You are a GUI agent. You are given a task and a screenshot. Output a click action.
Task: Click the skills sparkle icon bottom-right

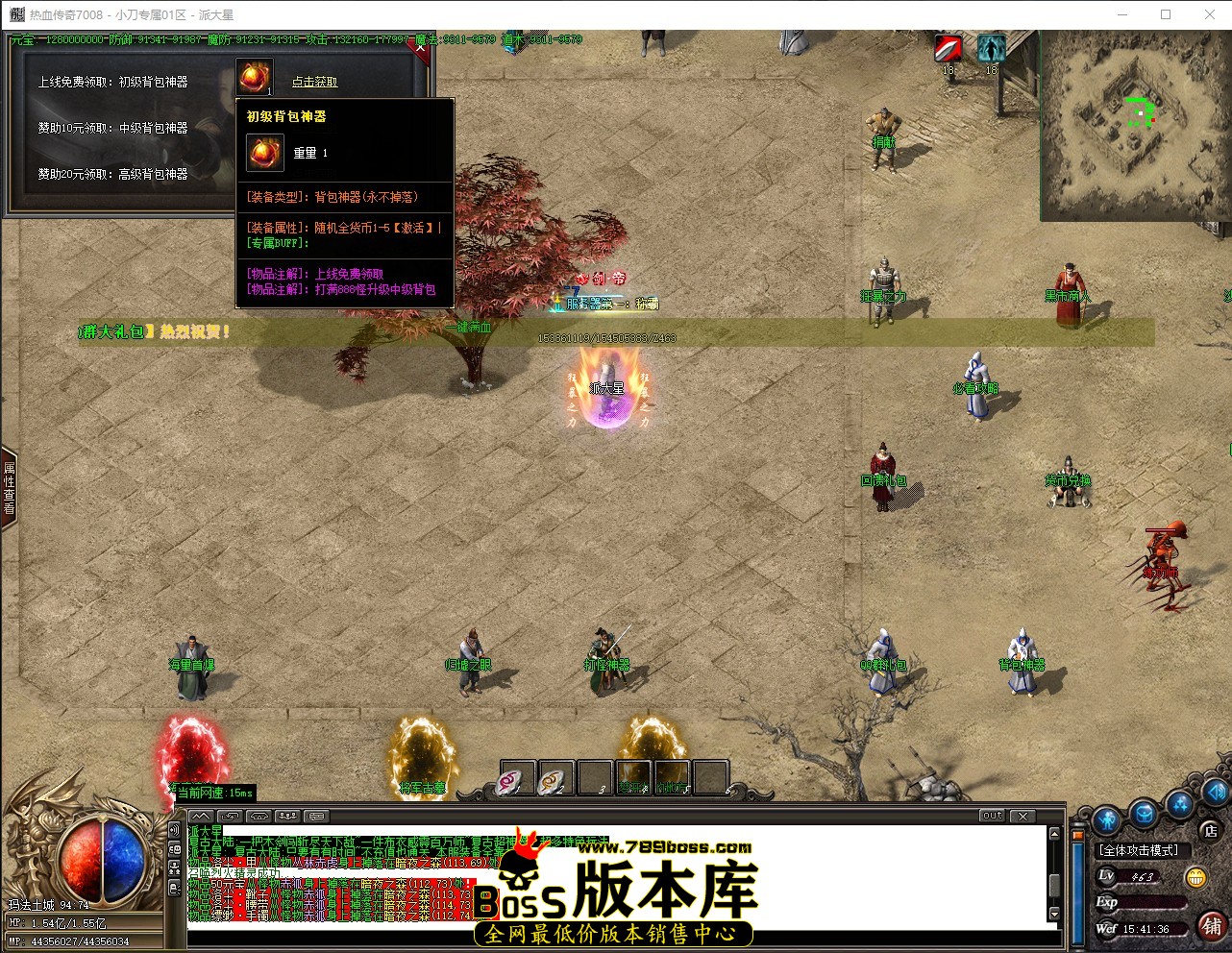pos(1179,807)
